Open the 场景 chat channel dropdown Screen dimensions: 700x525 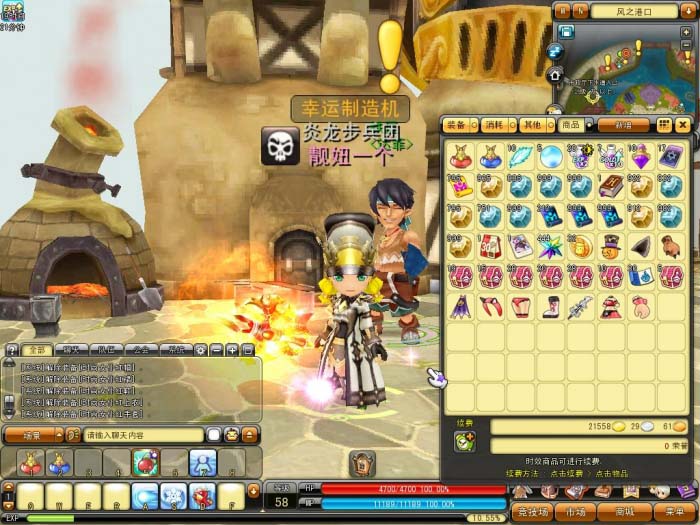(x=35, y=435)
